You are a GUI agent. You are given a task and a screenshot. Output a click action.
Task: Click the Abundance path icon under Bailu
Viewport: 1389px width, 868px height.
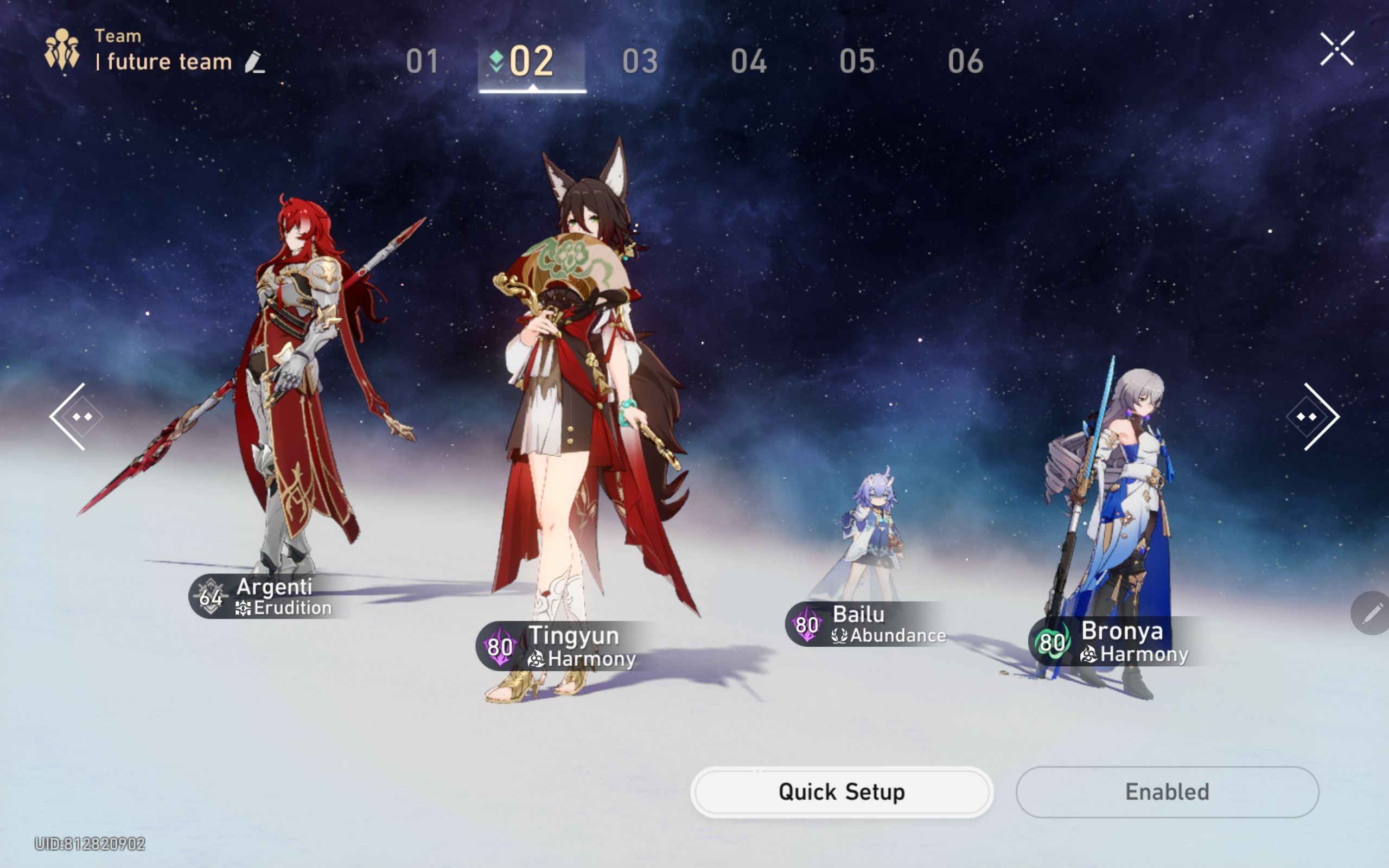[x=840, y=634]
